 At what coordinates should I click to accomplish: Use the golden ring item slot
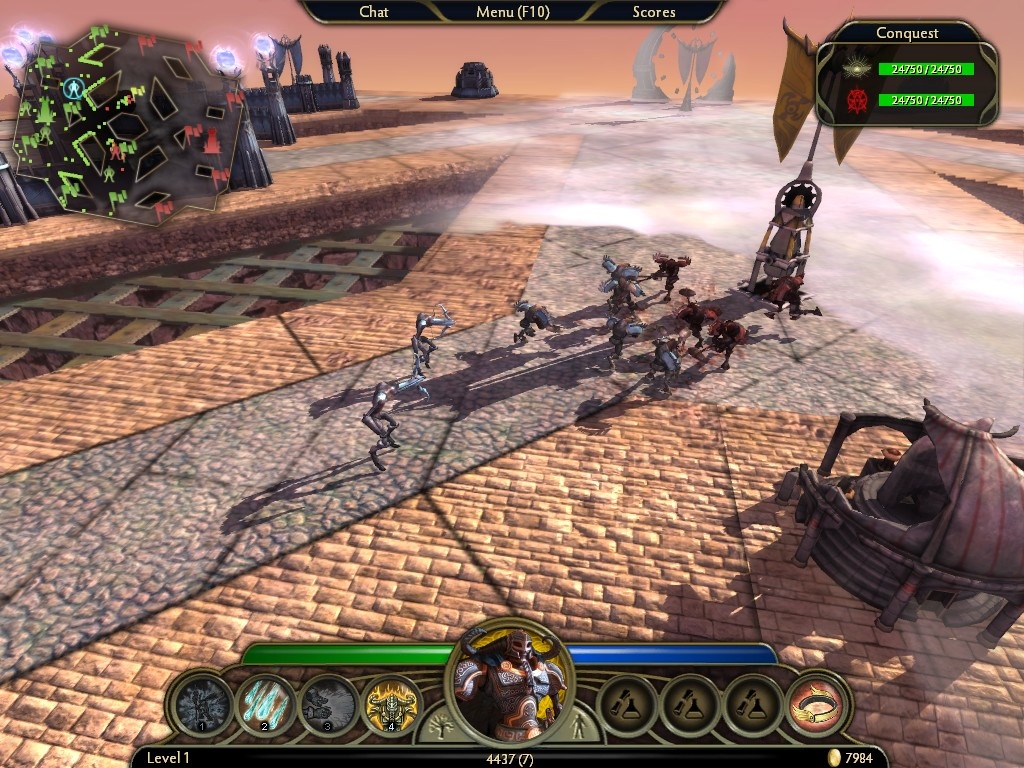coord(816,704)
